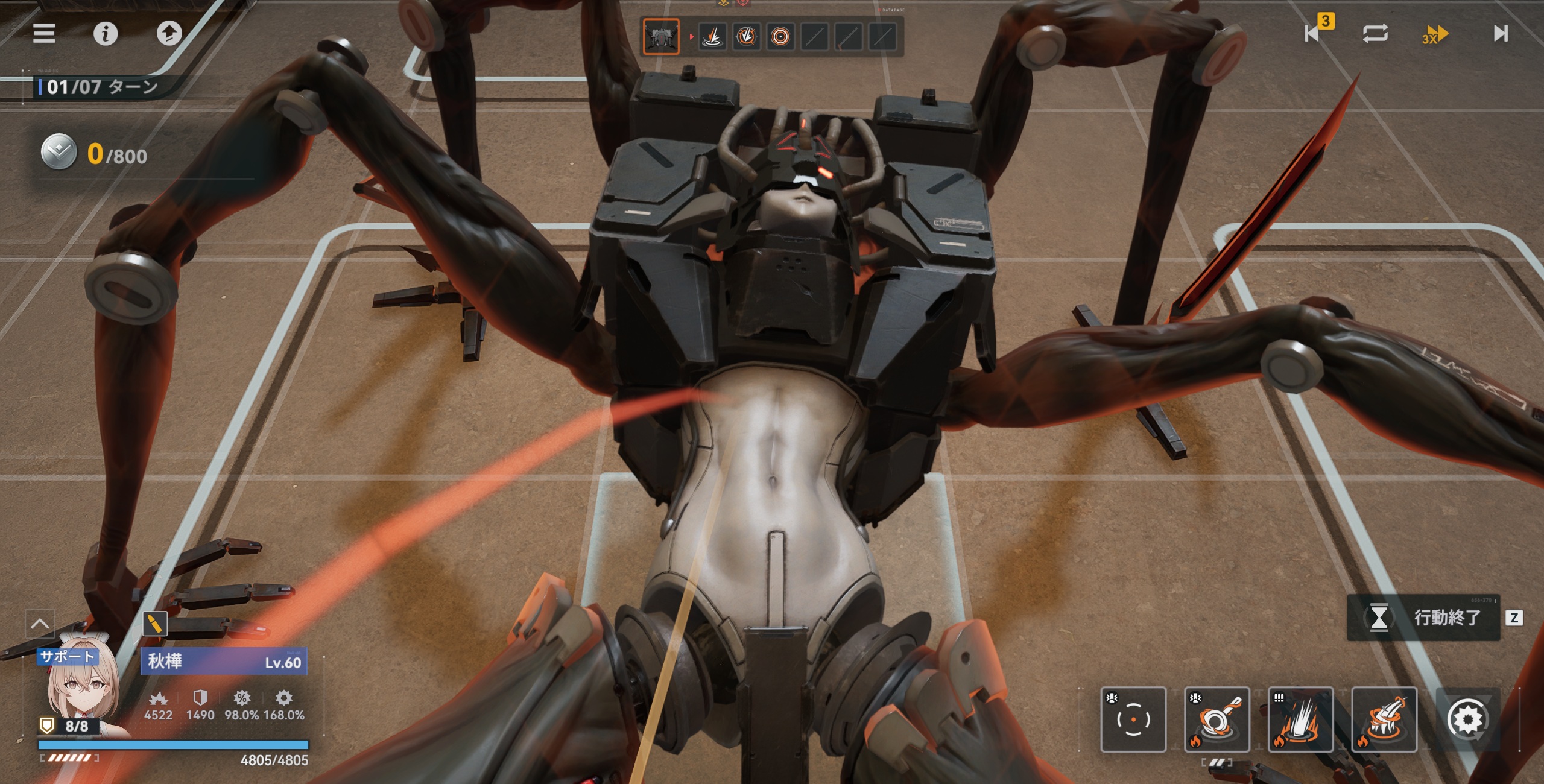Skip forward with the step-next button
This screenshot has width=1544, height=784.
click(1501, 33)
